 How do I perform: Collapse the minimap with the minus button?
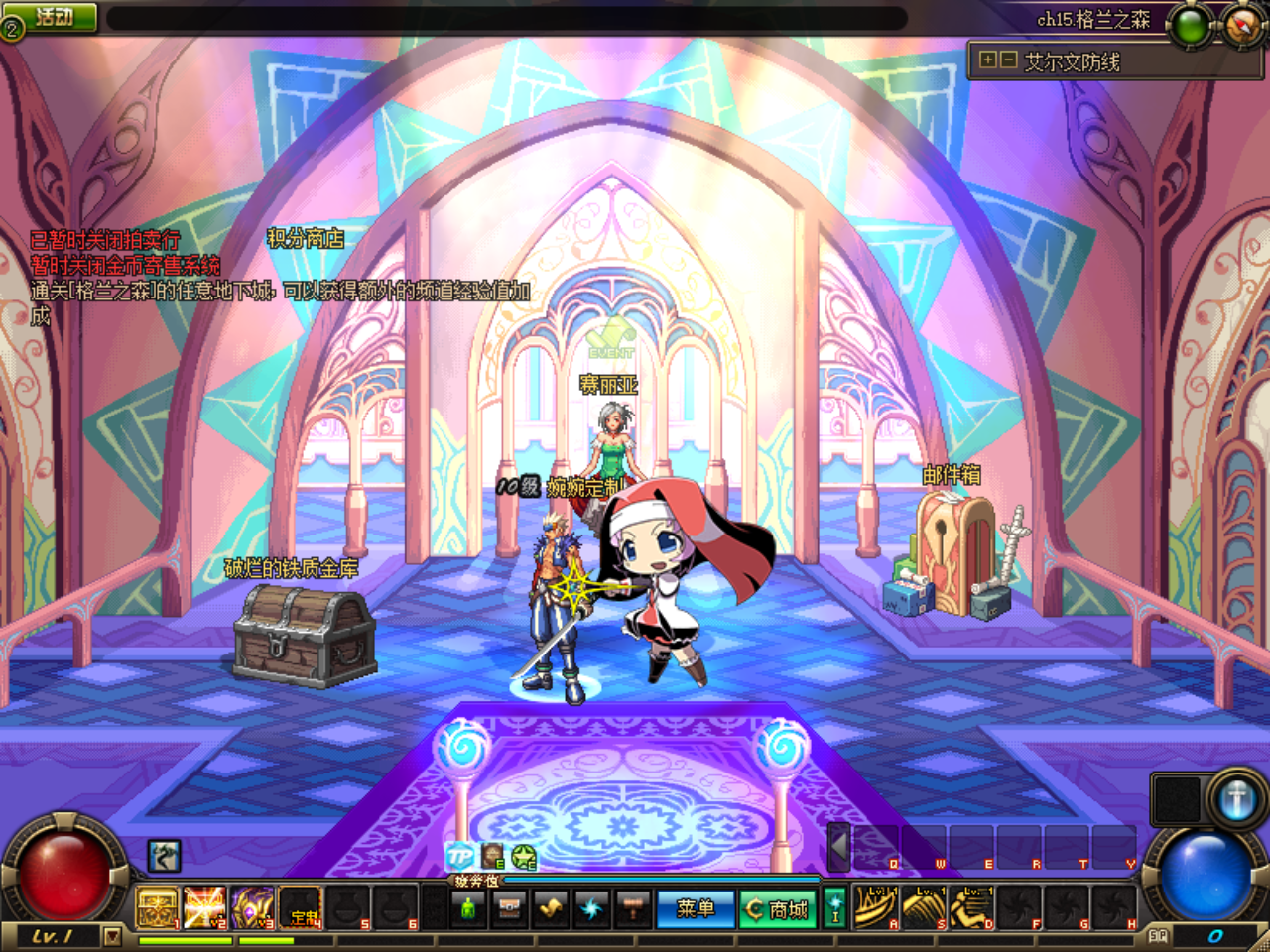(1008, 60)
